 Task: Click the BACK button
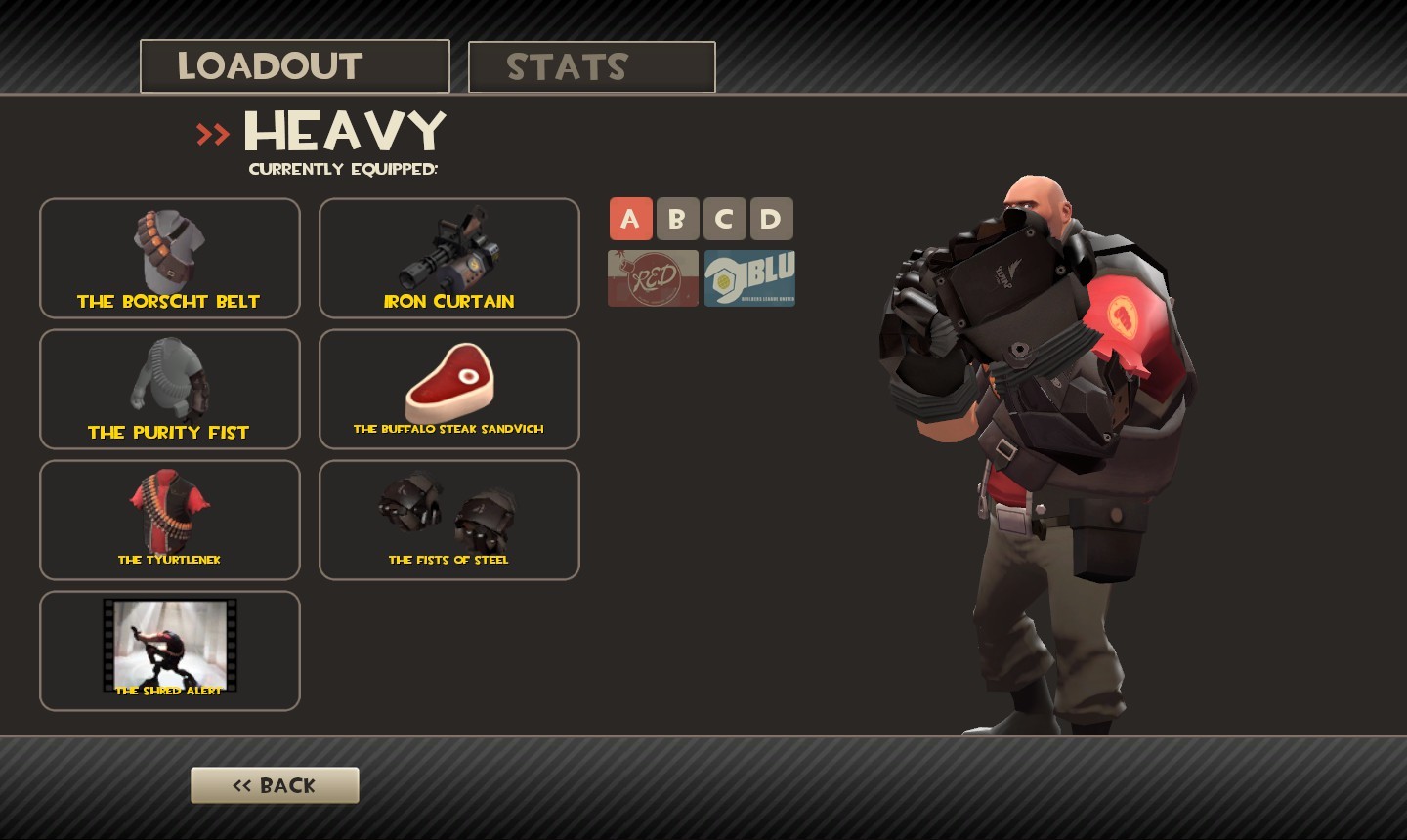275,784
